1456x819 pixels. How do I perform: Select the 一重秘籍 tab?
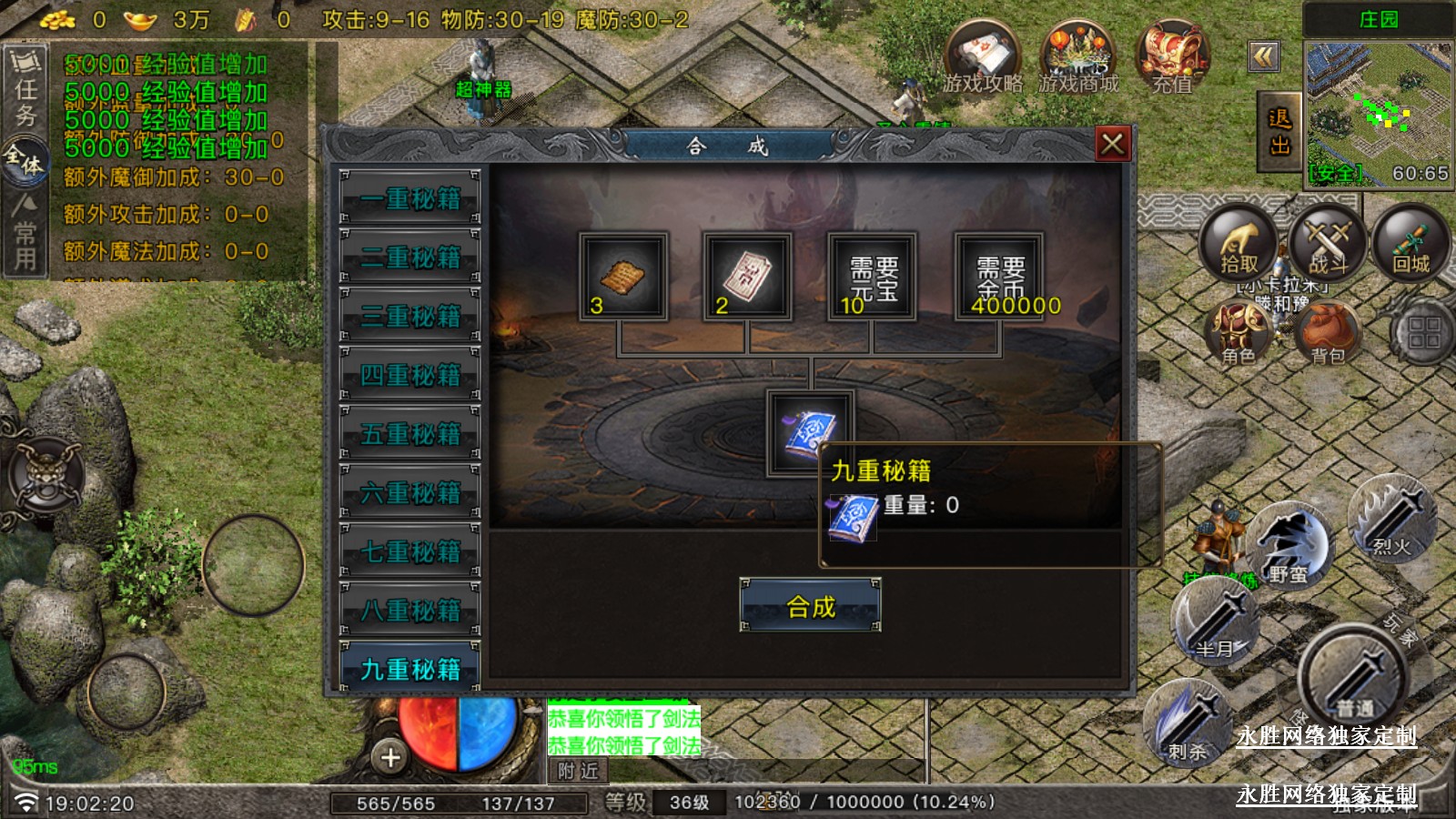[409, 197]
